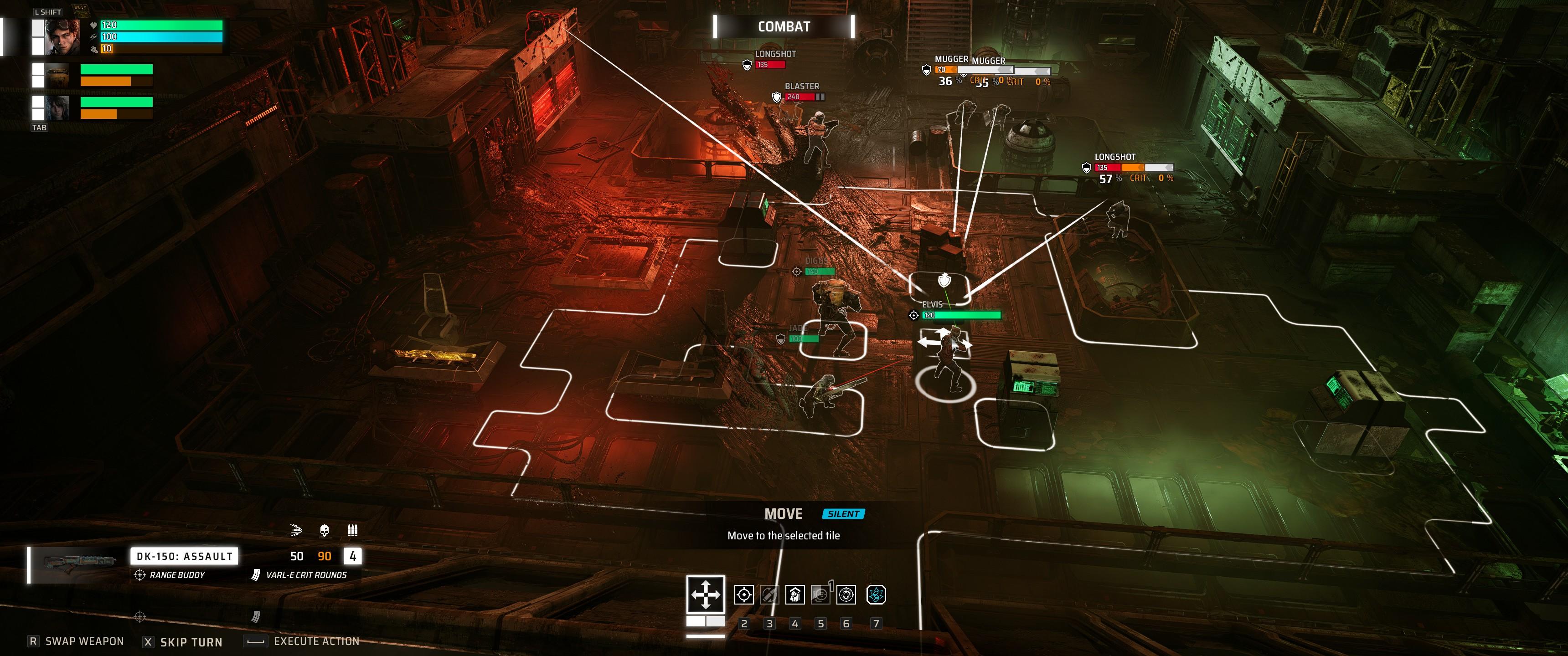Click the Swap Weapon label

[x=84, y=641]
